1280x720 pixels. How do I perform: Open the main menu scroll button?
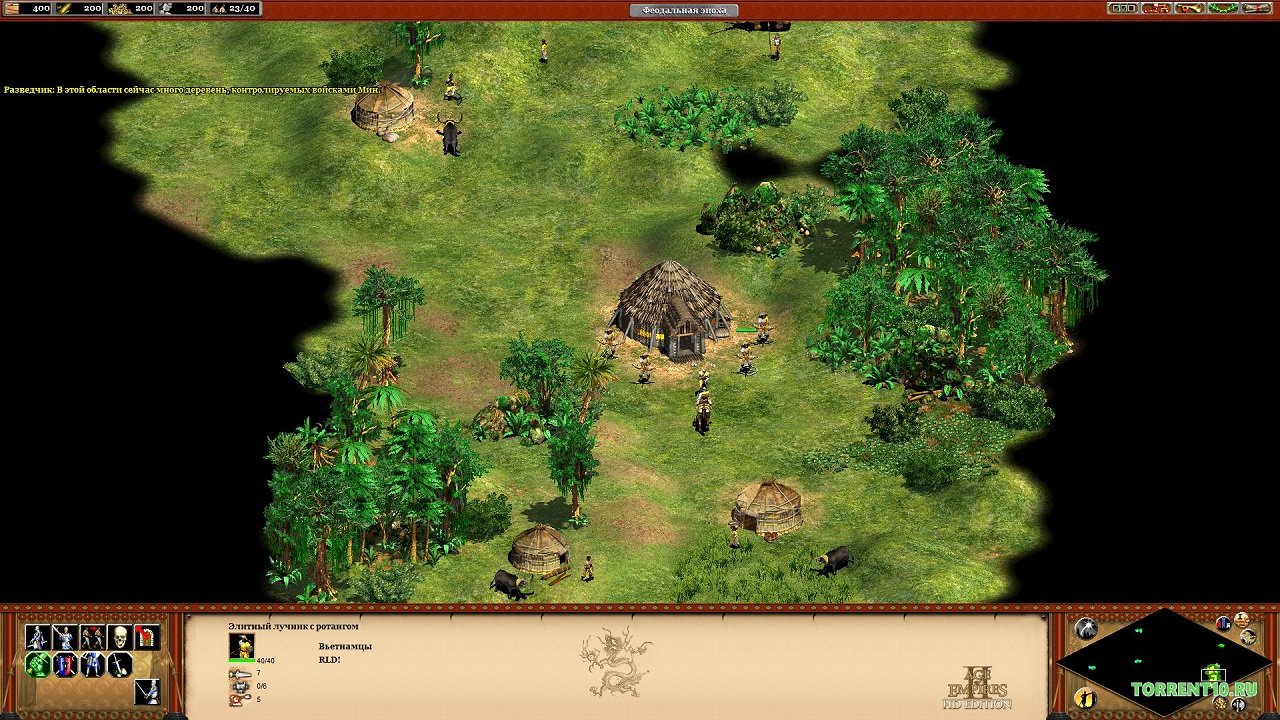point(1257,8)
